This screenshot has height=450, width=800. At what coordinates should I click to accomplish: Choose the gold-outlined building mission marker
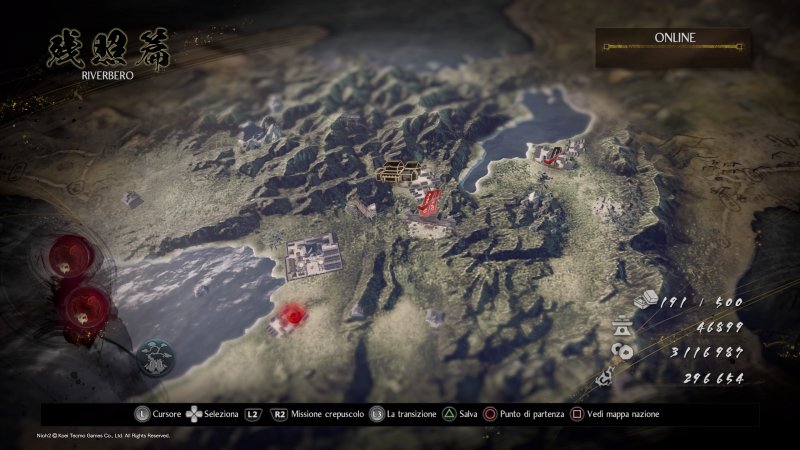pyautogui.click(x=398, y=169)
